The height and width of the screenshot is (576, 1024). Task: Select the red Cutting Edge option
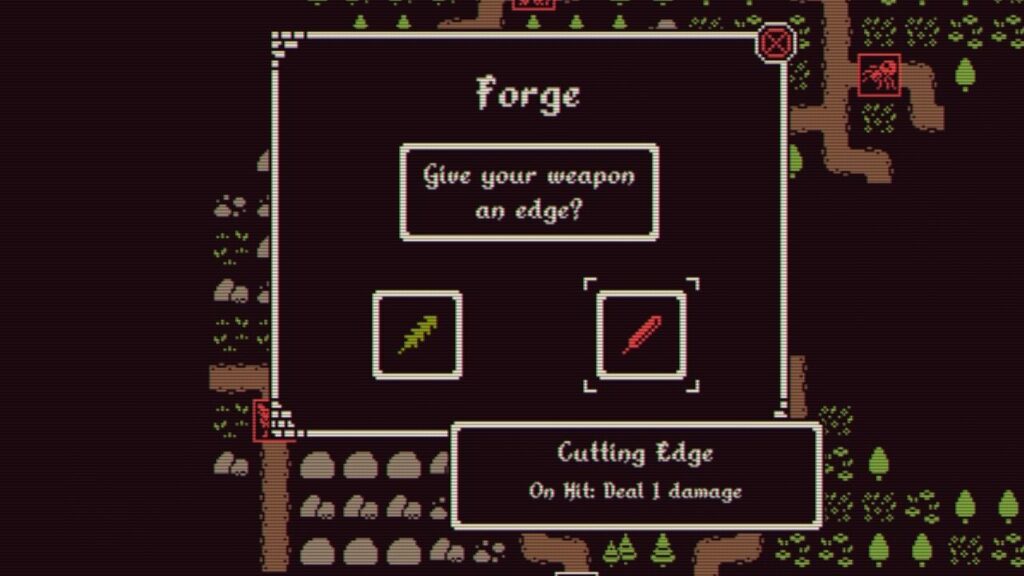(641, 334)
